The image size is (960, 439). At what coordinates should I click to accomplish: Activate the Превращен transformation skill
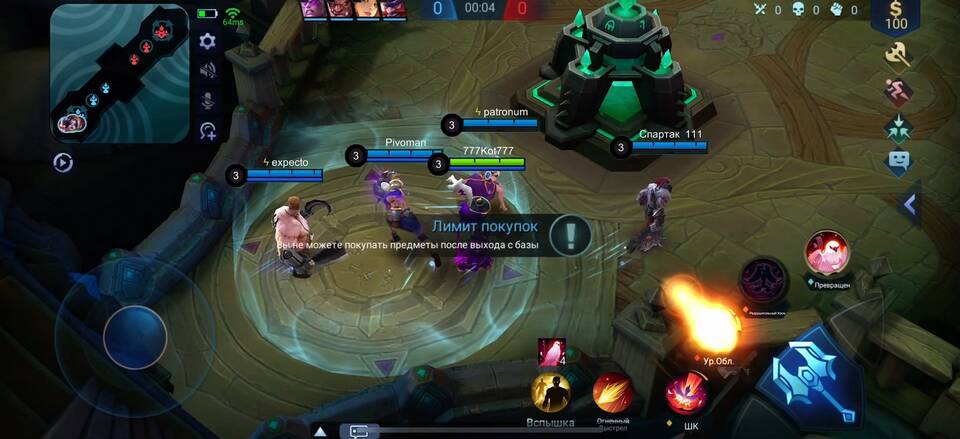pos(827,253)
